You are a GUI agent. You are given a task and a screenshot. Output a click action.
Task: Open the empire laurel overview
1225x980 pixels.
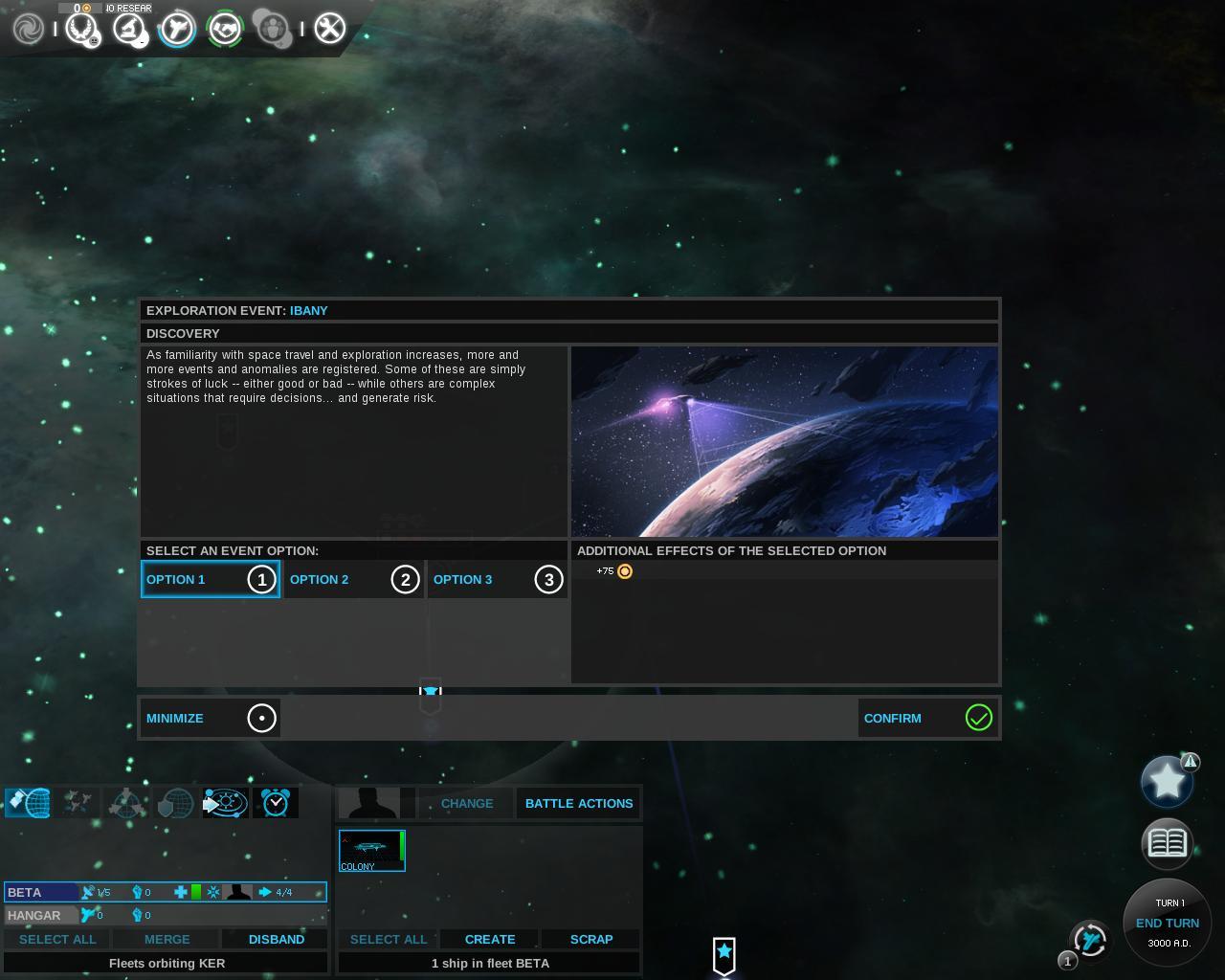tap(80, 28)
